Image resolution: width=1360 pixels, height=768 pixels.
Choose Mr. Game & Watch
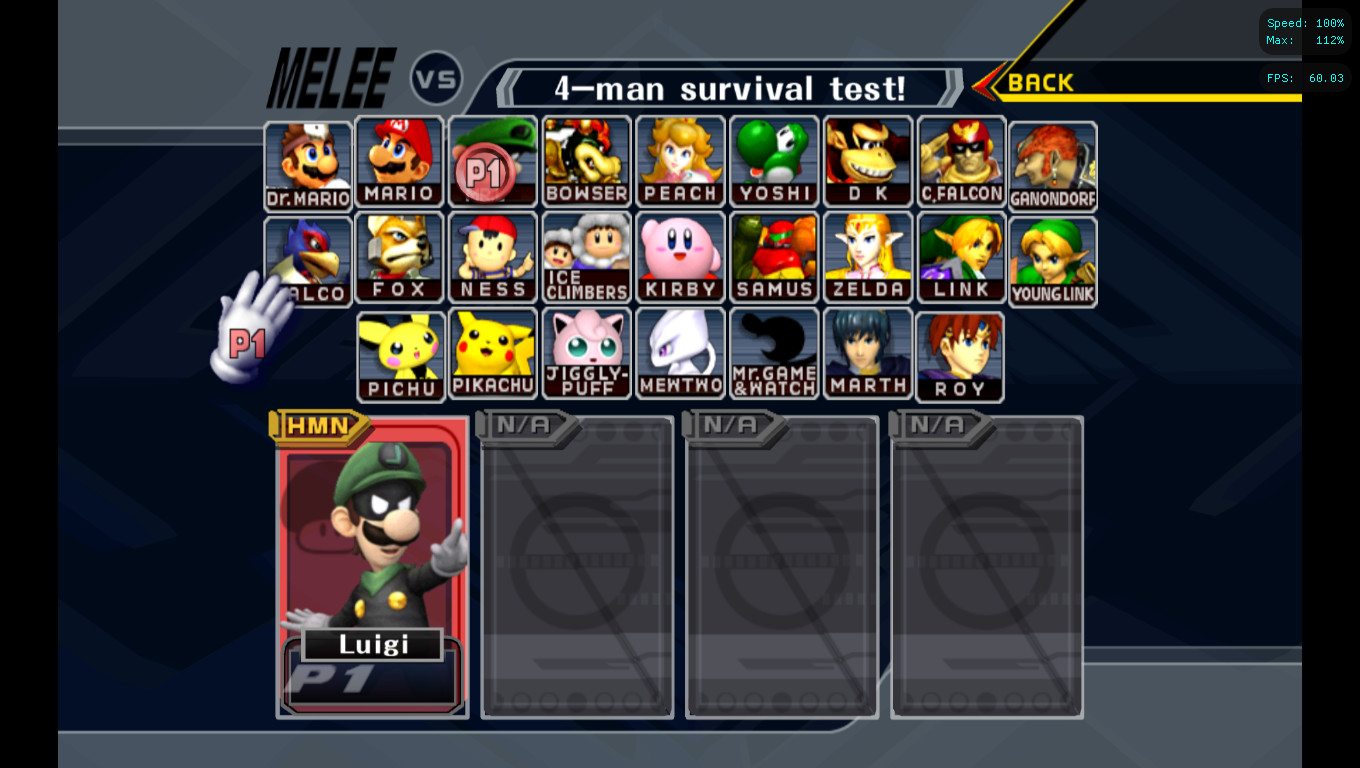point(774,352)
